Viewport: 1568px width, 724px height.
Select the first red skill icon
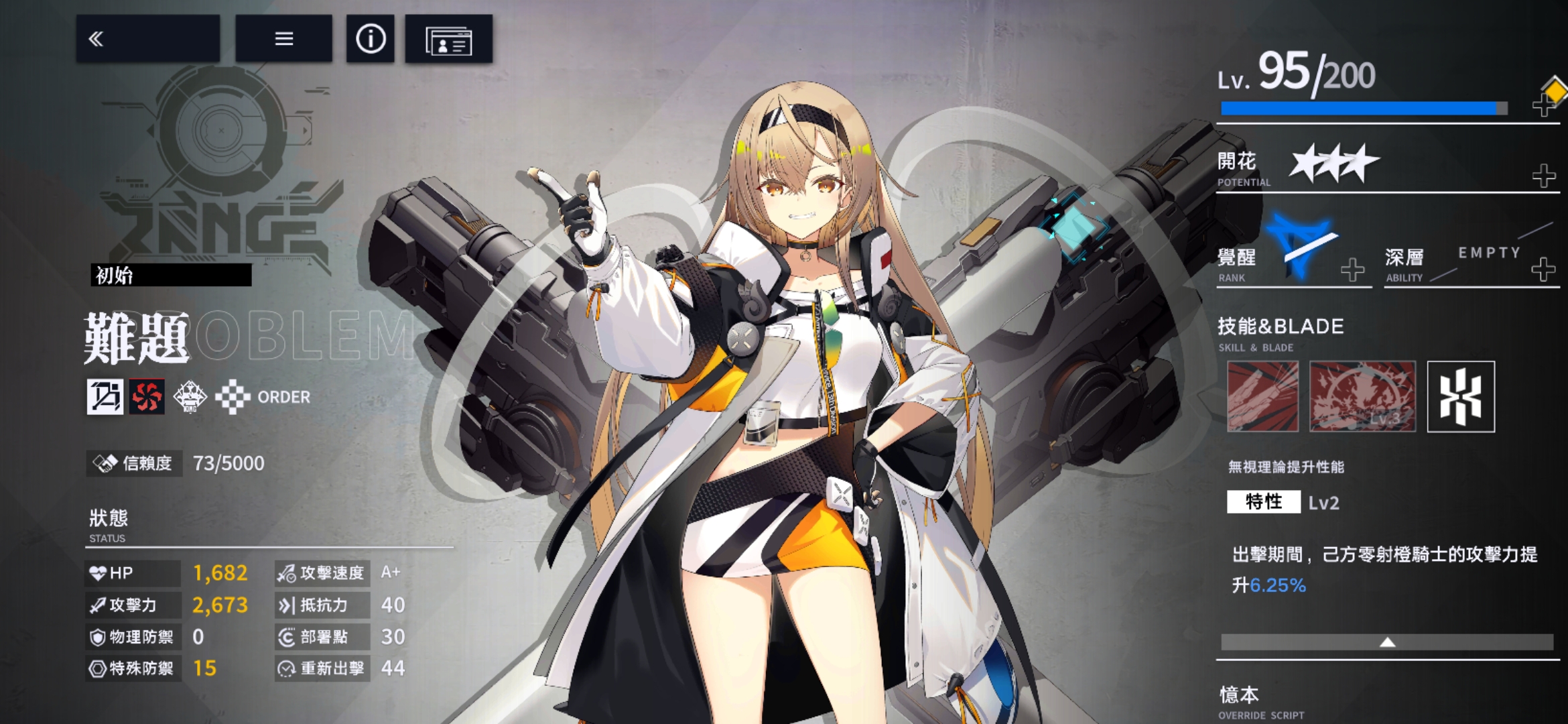point(1262,396)
